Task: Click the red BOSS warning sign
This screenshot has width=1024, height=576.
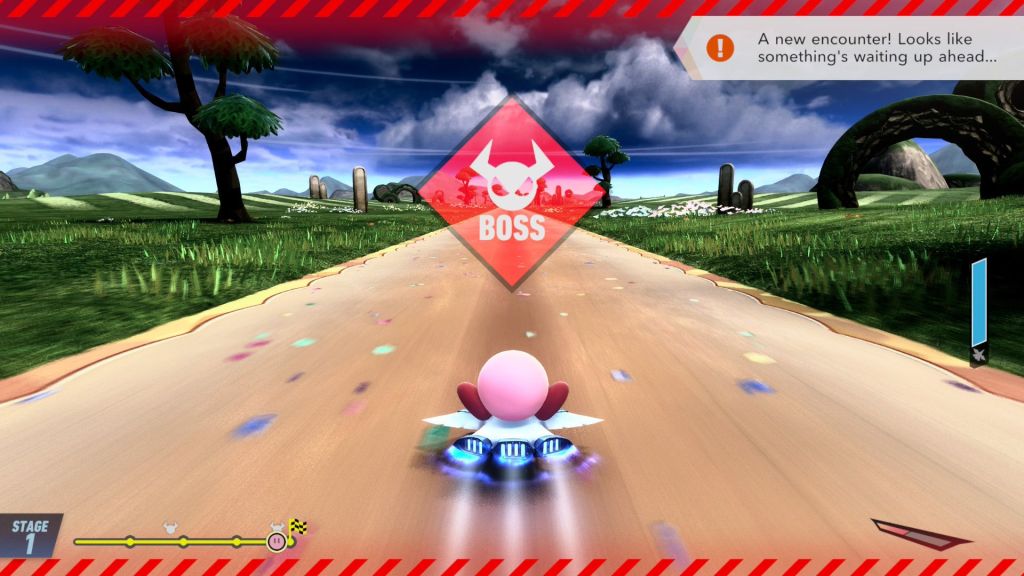Action: 511,193
